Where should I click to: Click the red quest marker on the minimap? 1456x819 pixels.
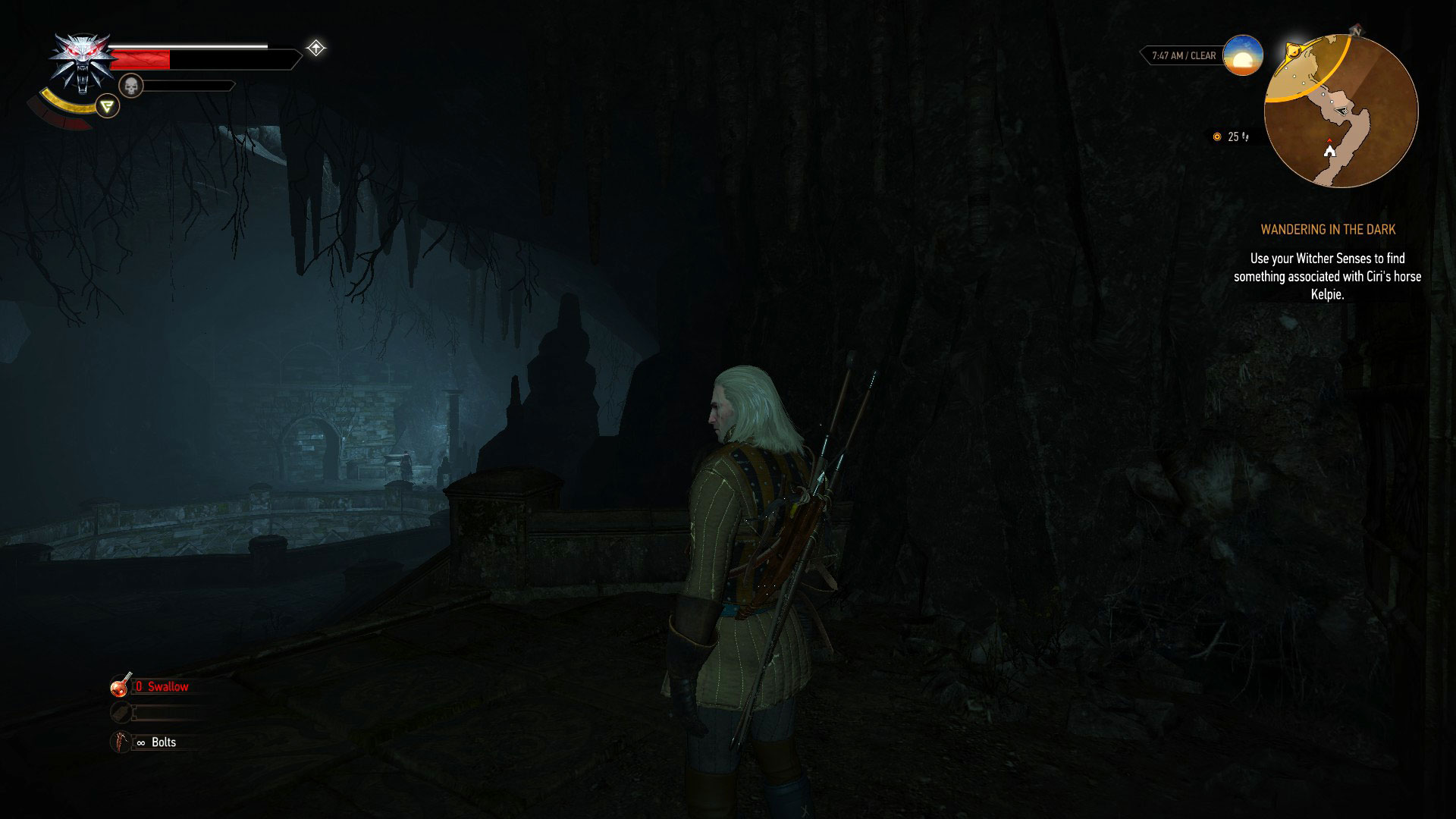click(1330, 140)
